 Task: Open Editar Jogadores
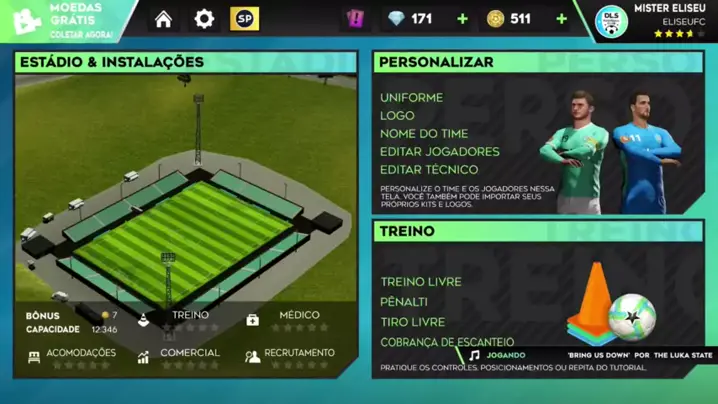[439, 152]
